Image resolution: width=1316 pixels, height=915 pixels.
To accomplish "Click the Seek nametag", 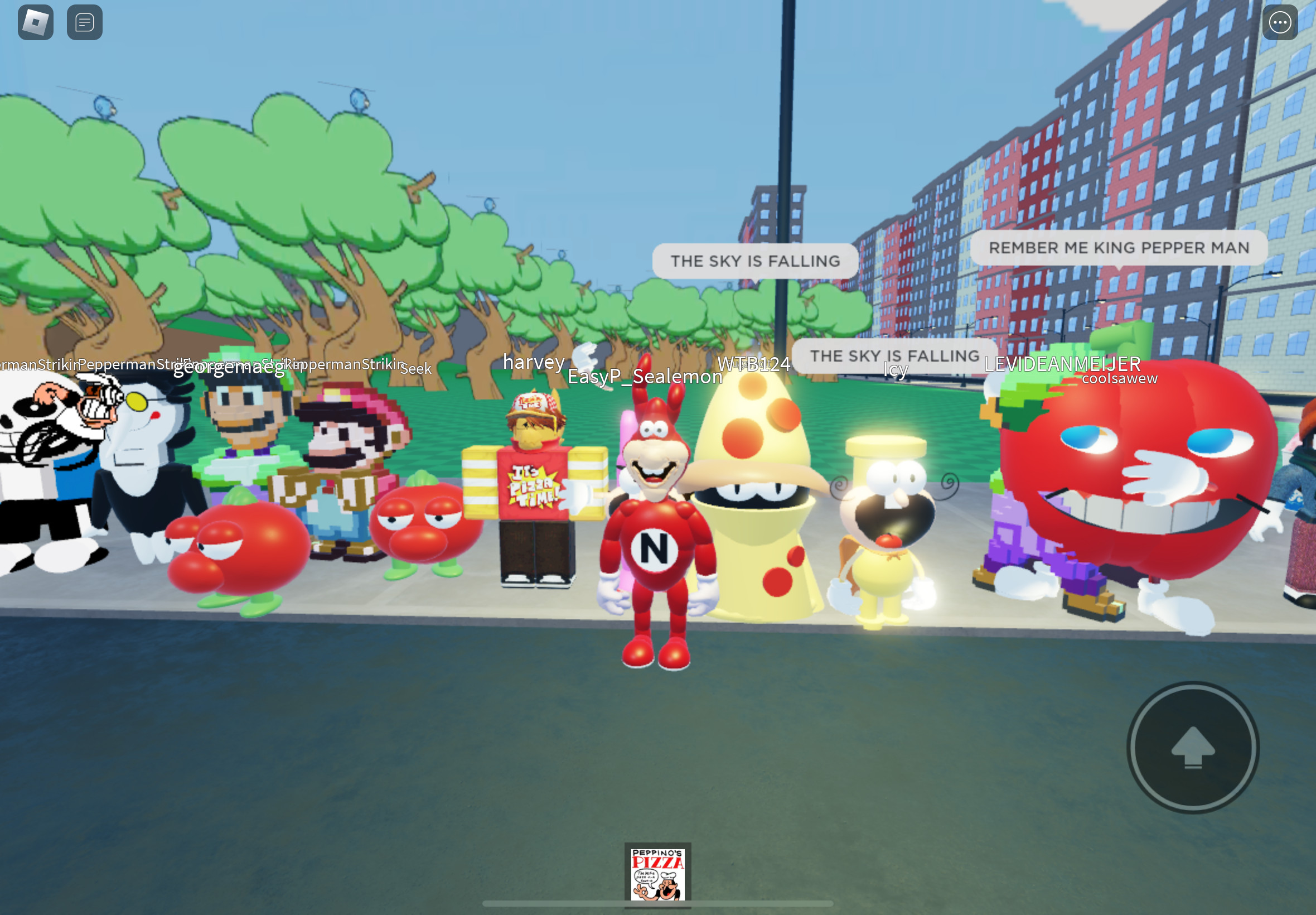I will click(x=417, y=370).
